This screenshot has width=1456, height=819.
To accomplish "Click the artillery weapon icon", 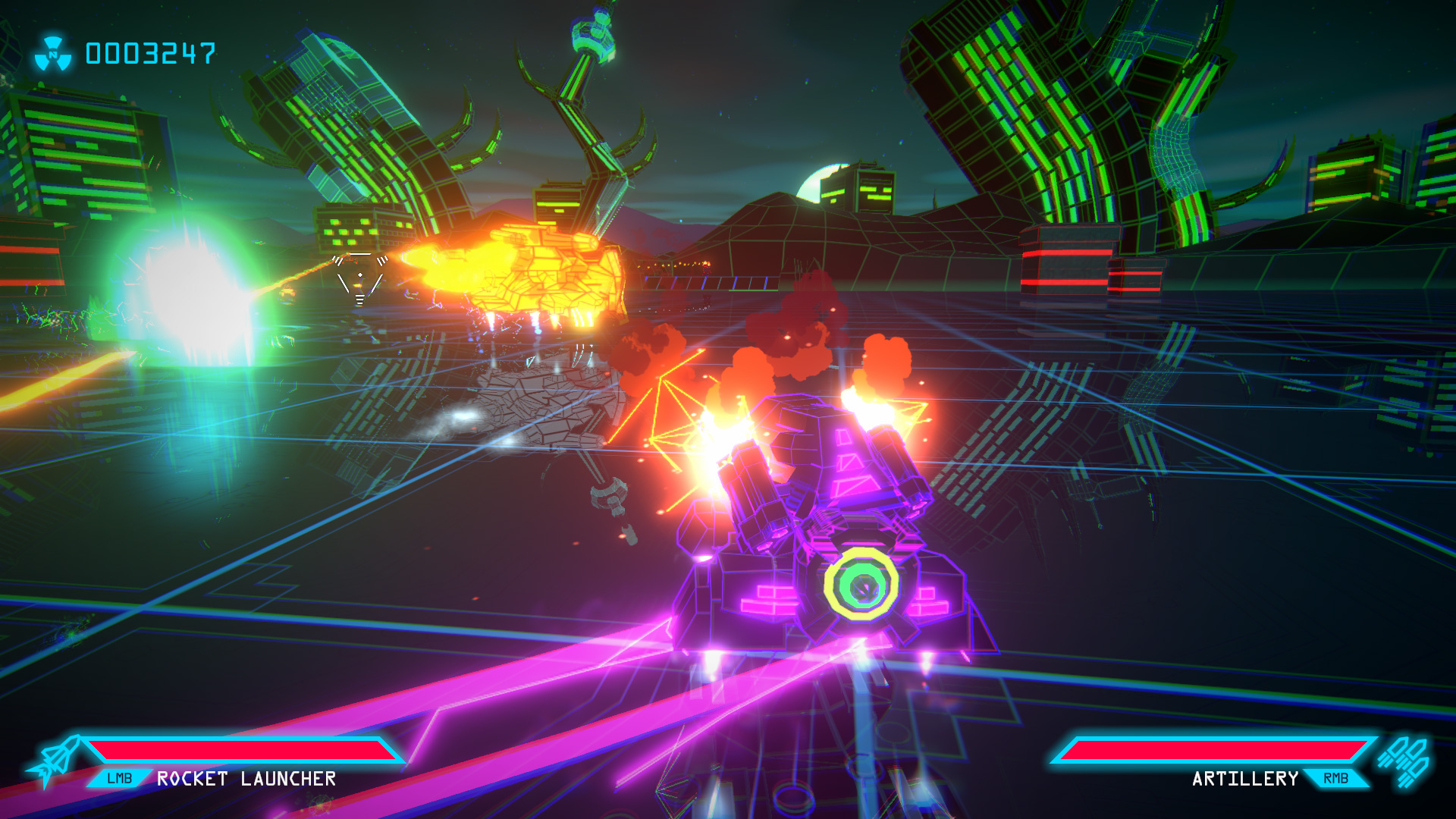I will click(x=1404, y=761).
